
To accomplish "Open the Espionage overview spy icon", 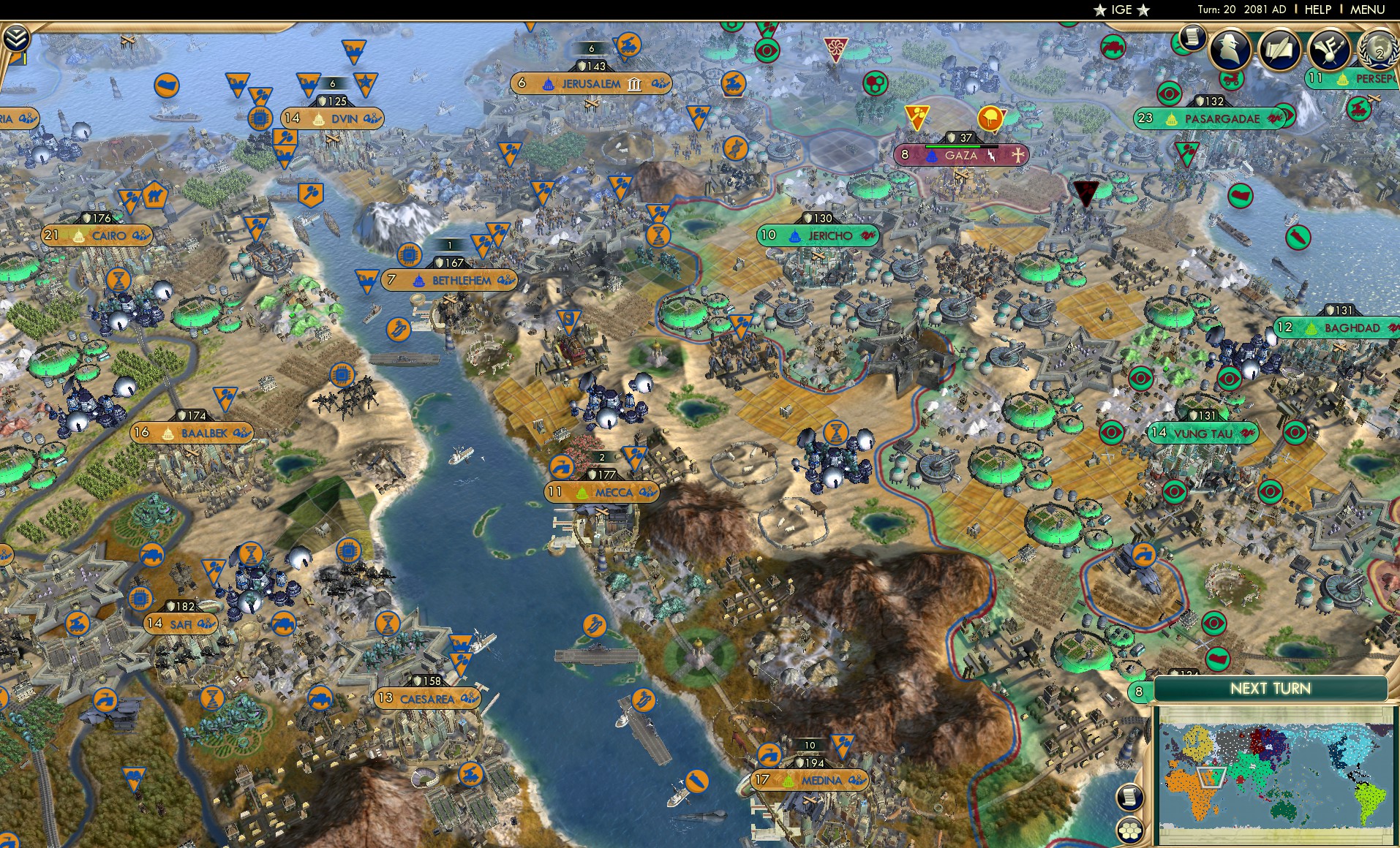I will (x=1230, y=50).
